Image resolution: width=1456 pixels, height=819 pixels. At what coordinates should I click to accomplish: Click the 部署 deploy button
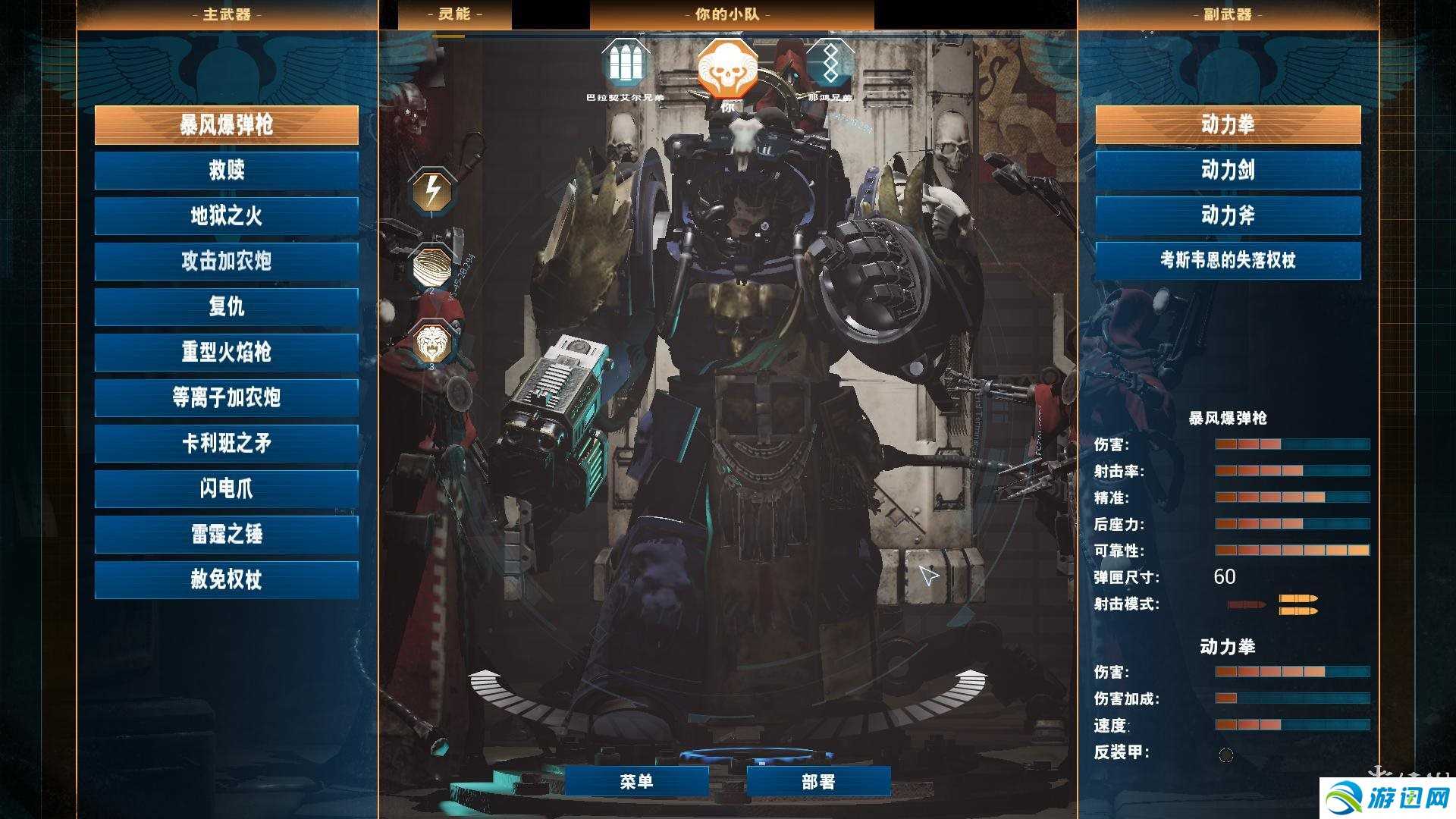[818, 782]
